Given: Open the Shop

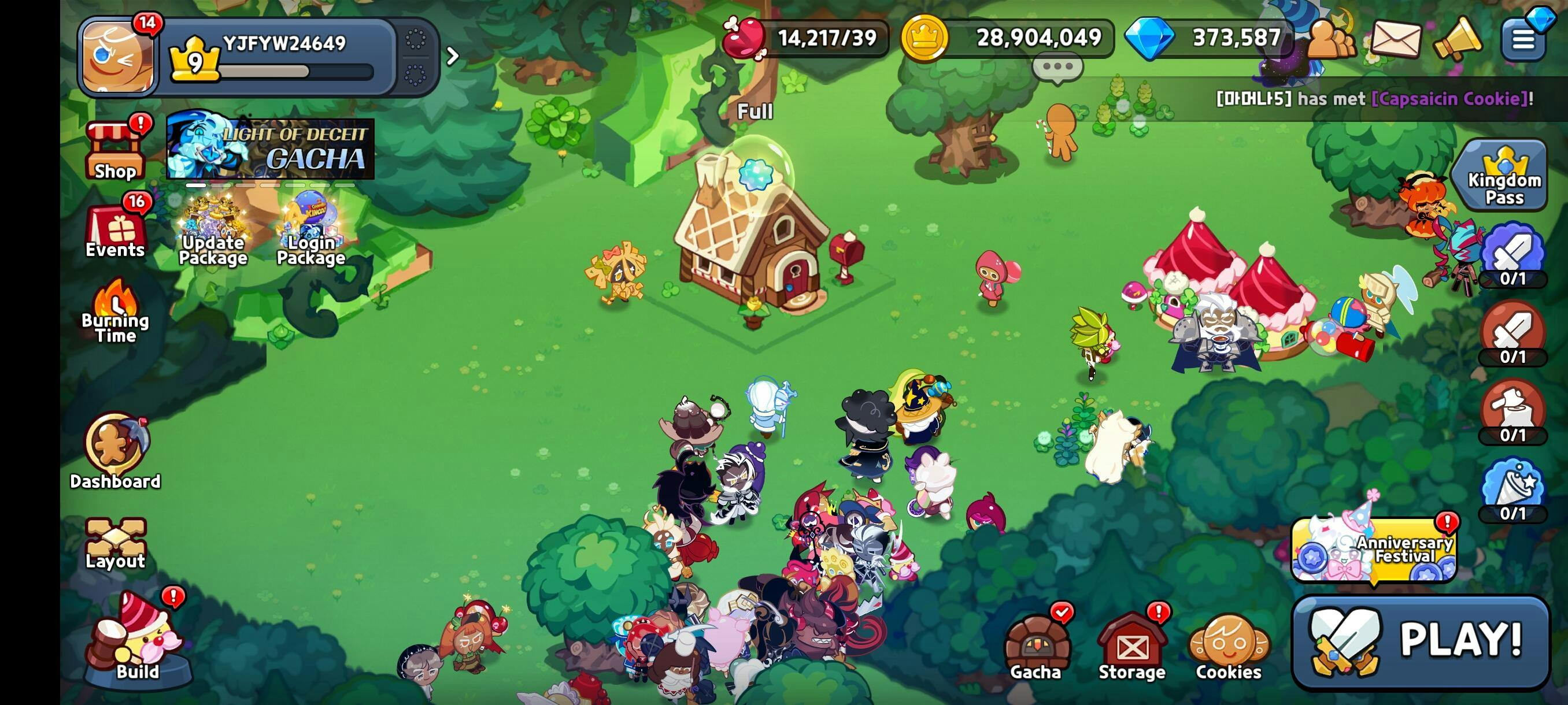Looking at the screenshot, I should (x=115, y=151).
